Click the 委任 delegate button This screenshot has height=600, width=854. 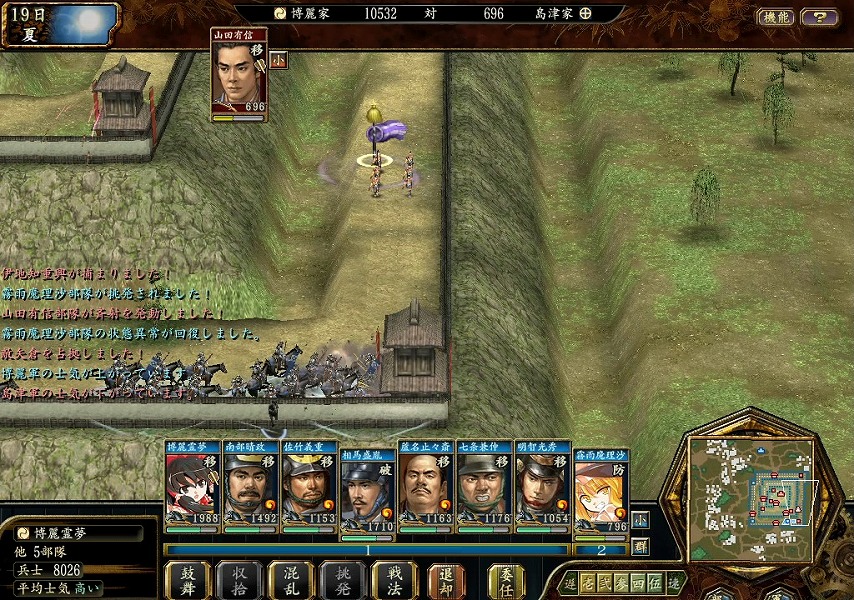point(506,580)
